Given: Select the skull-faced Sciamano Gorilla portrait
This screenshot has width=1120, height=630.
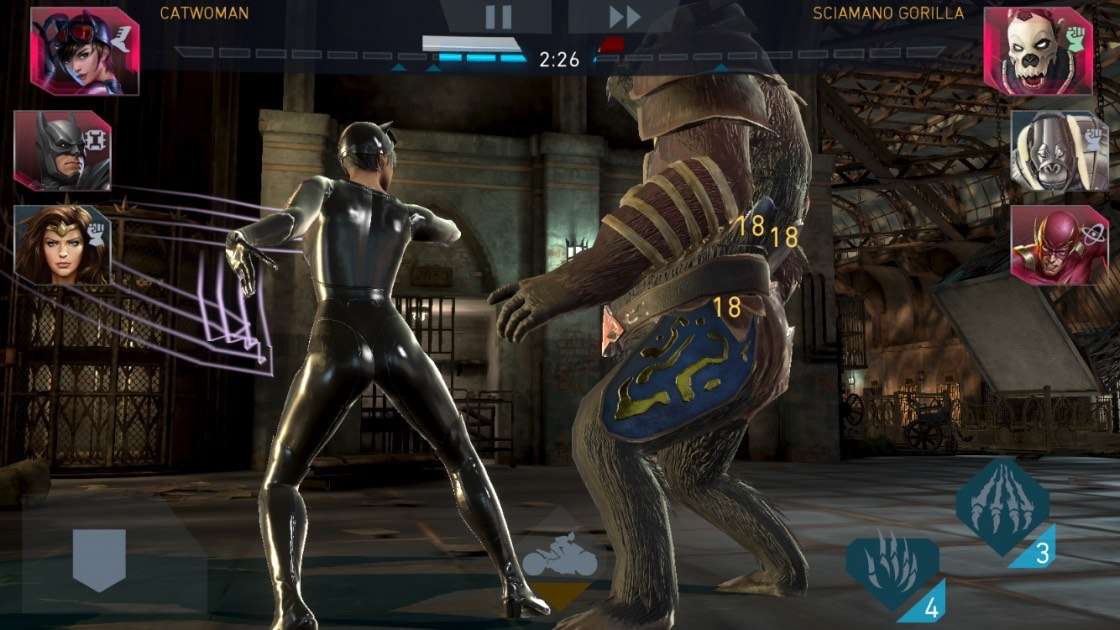Looking at the screenshot, I should [x=1037, y=51].
